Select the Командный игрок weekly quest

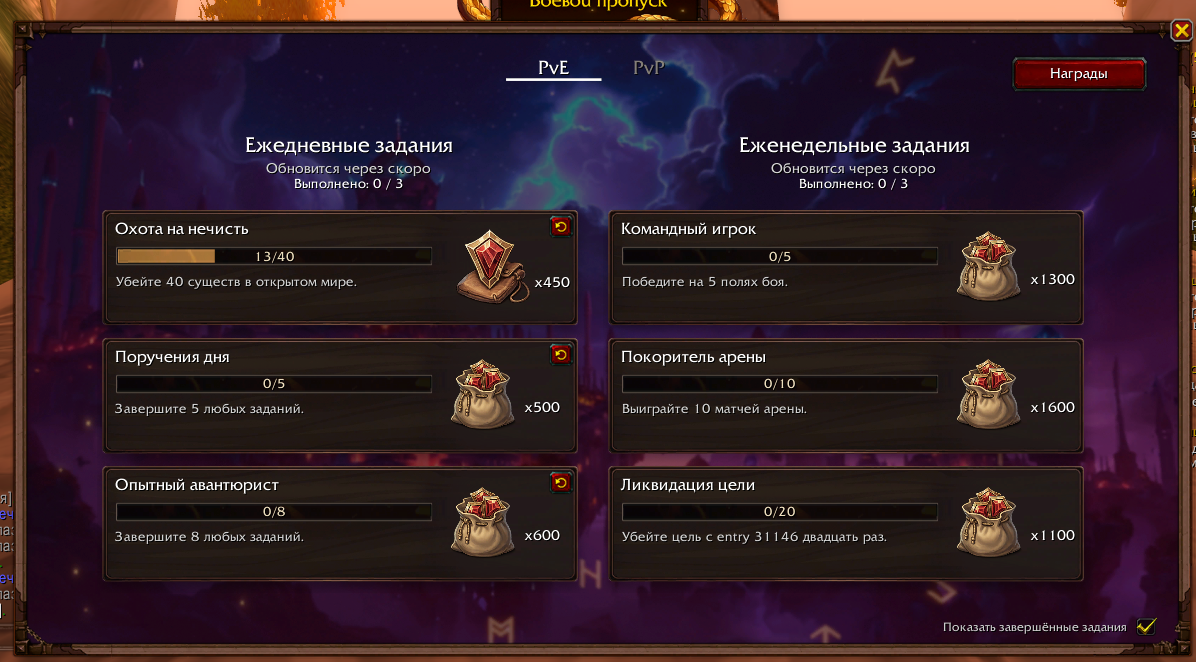click(845, 268)
